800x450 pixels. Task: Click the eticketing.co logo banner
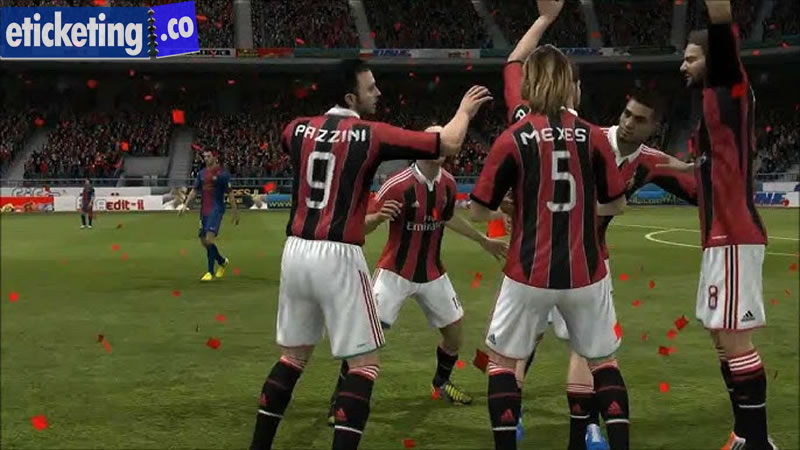pos(100,30)
